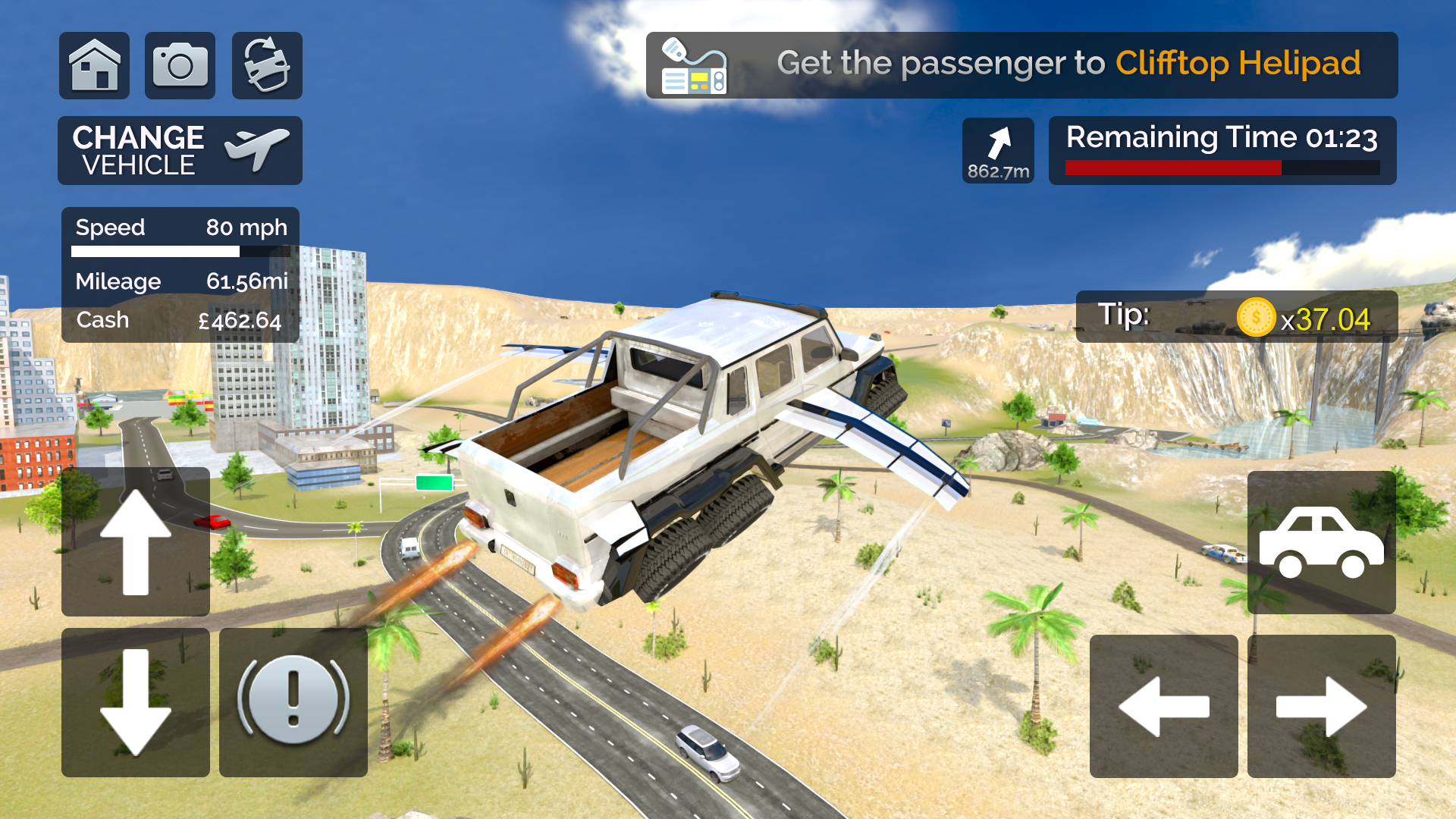Click the fuel pump mission icon
Image resolution: width=1456 pixels, height=819 pixels.
coord(695,64)
